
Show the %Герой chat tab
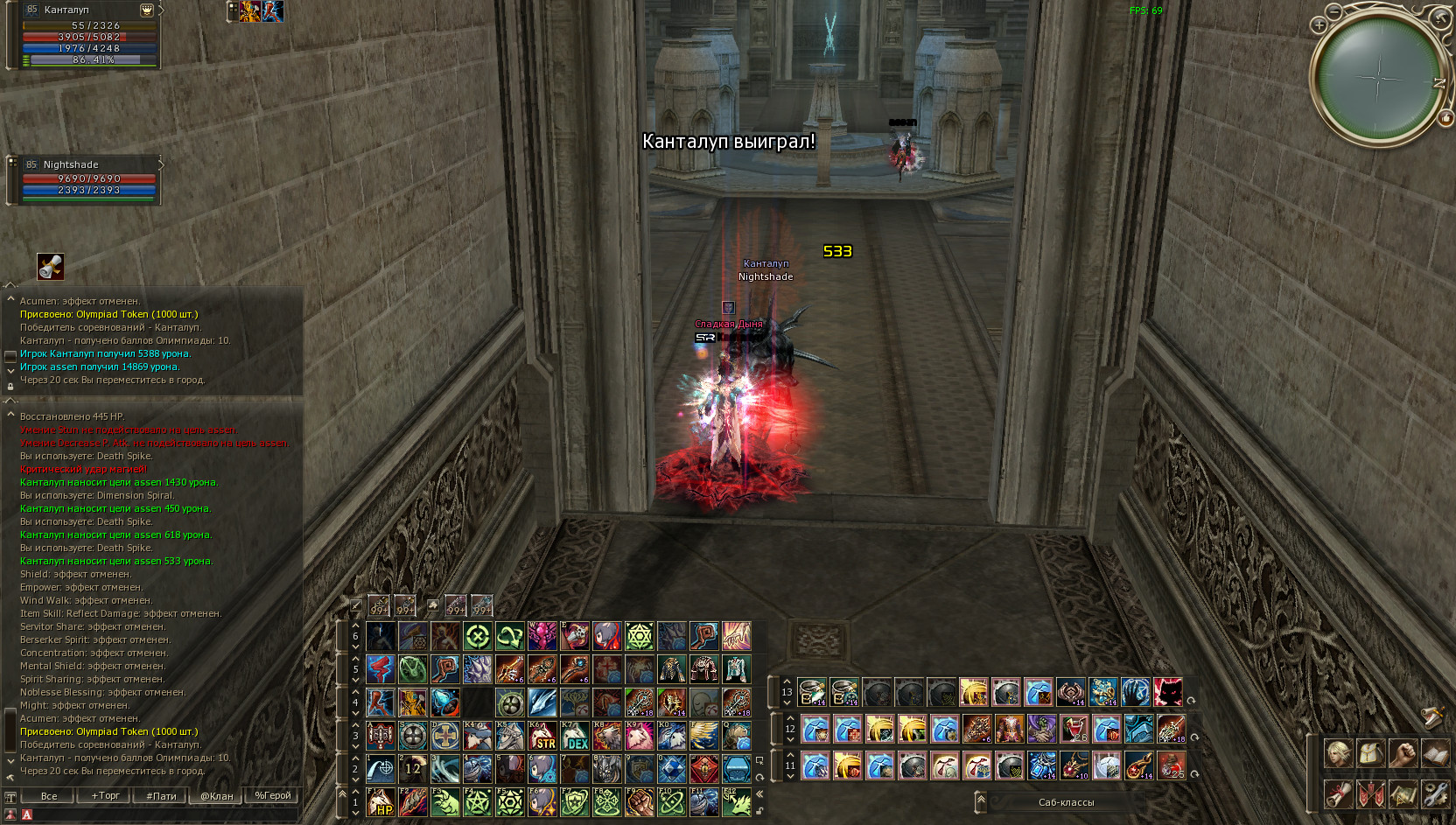(272, 795)
